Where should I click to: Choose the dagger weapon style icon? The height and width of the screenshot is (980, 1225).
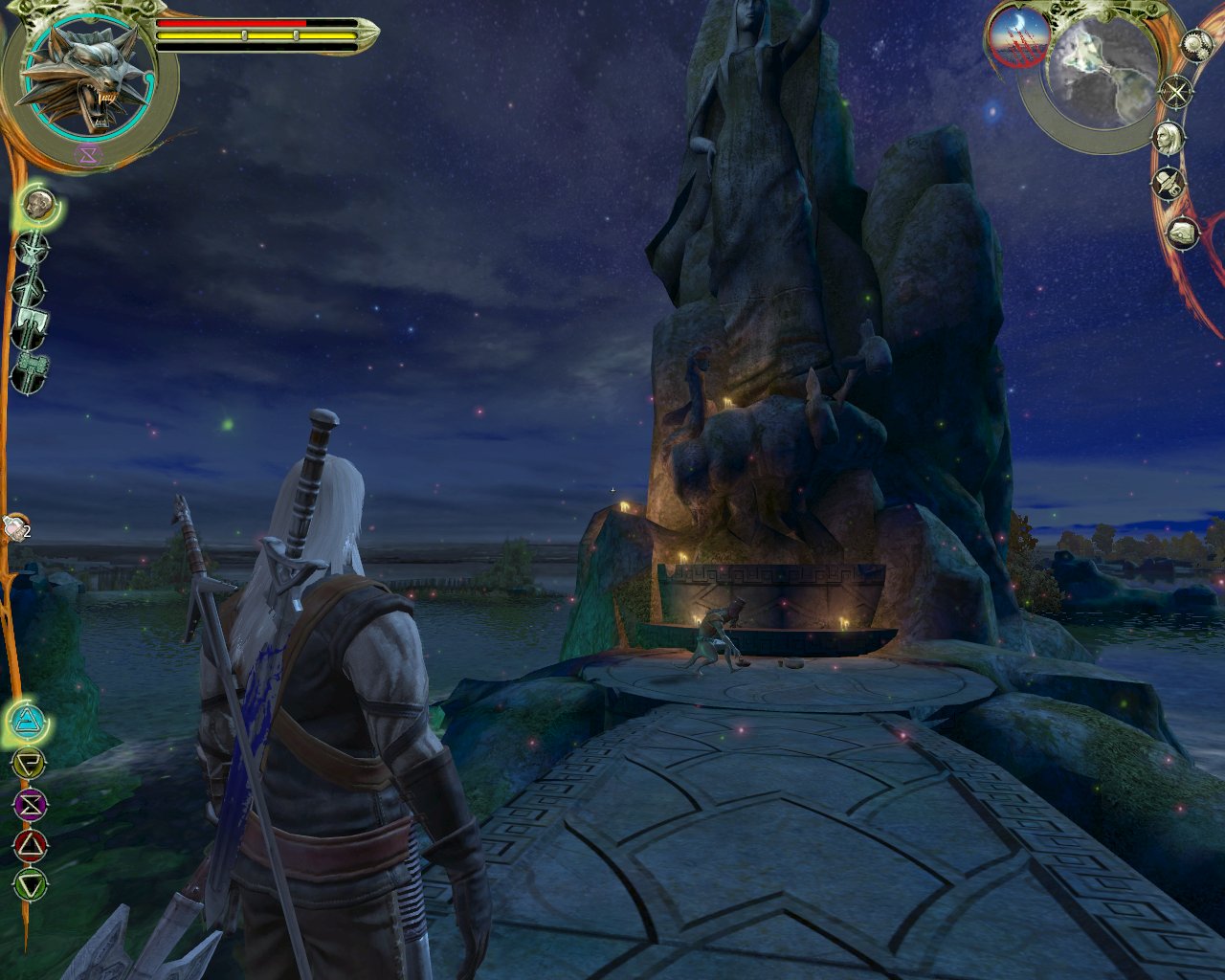click(x=33, y=248)
